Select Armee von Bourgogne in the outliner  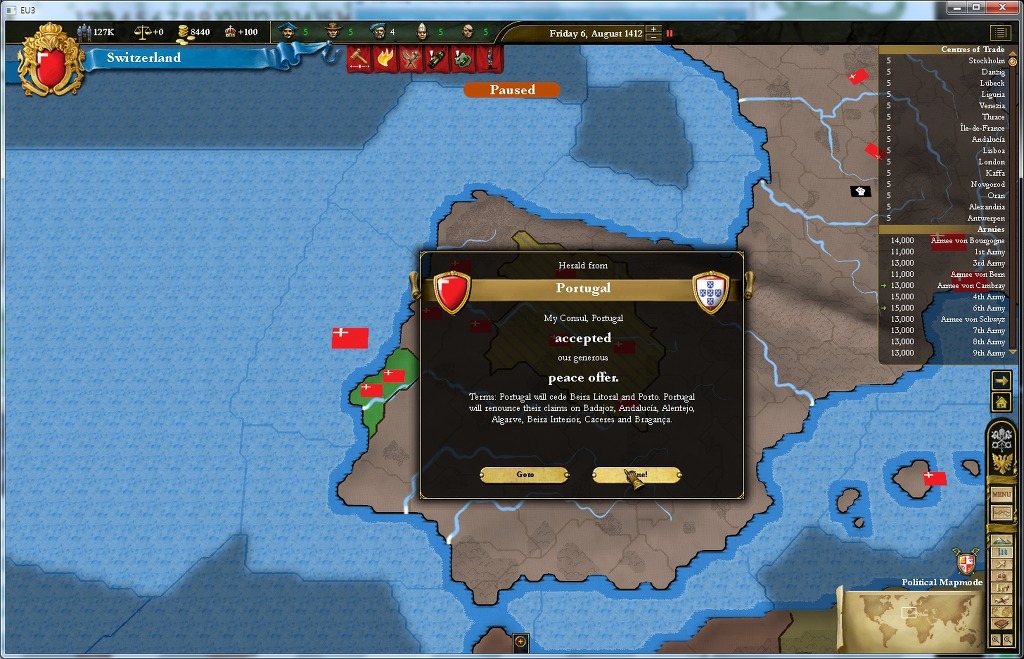[968, 240]
